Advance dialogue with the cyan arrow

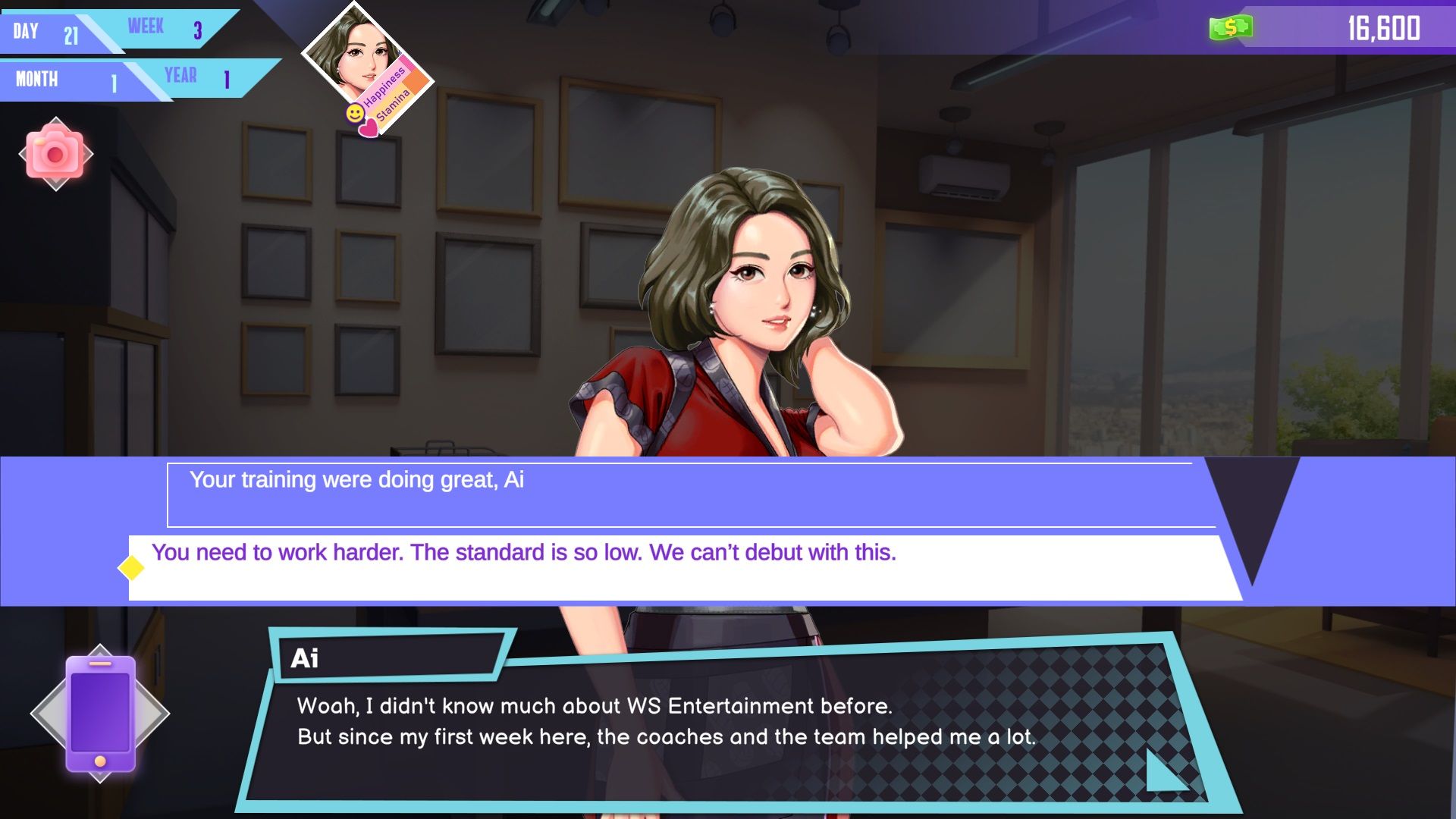[1164, 772]
